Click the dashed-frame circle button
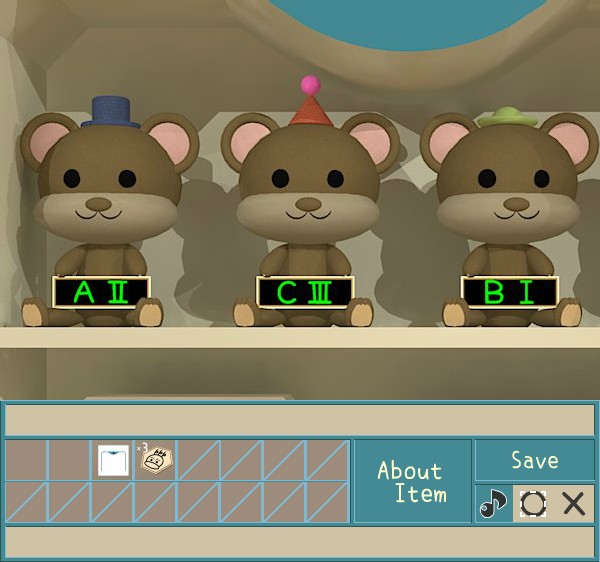The image size is (600, 562). [533, 503]
